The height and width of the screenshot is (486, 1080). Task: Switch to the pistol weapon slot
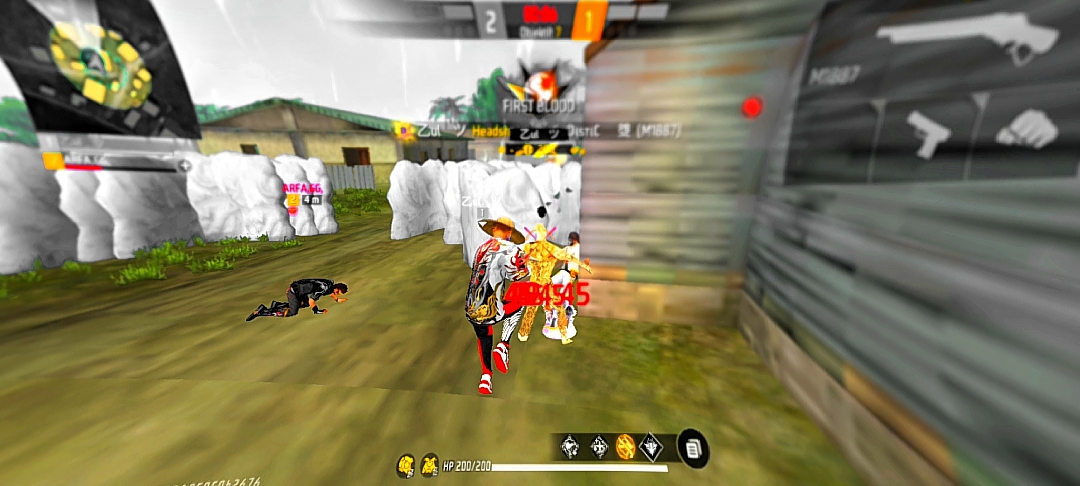927,133
